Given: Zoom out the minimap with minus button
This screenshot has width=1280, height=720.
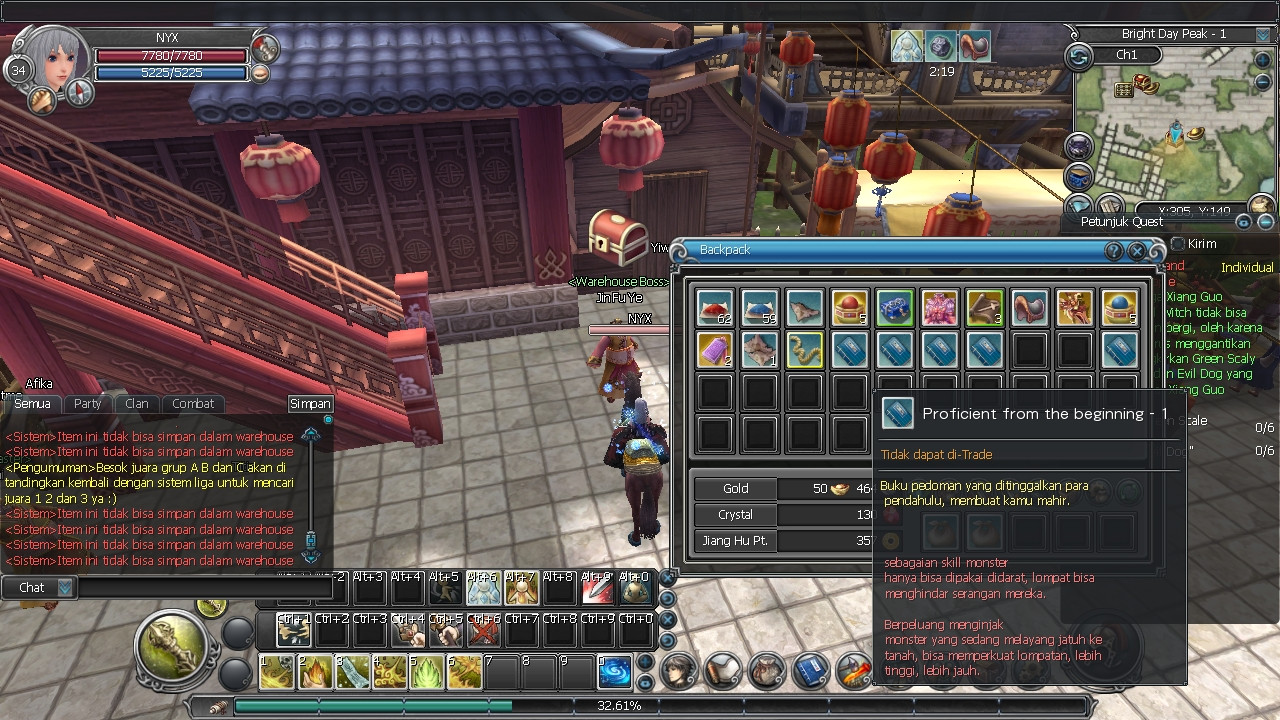Looking at the screenshot, I should pyautogui.click(x=1262, y=82).
